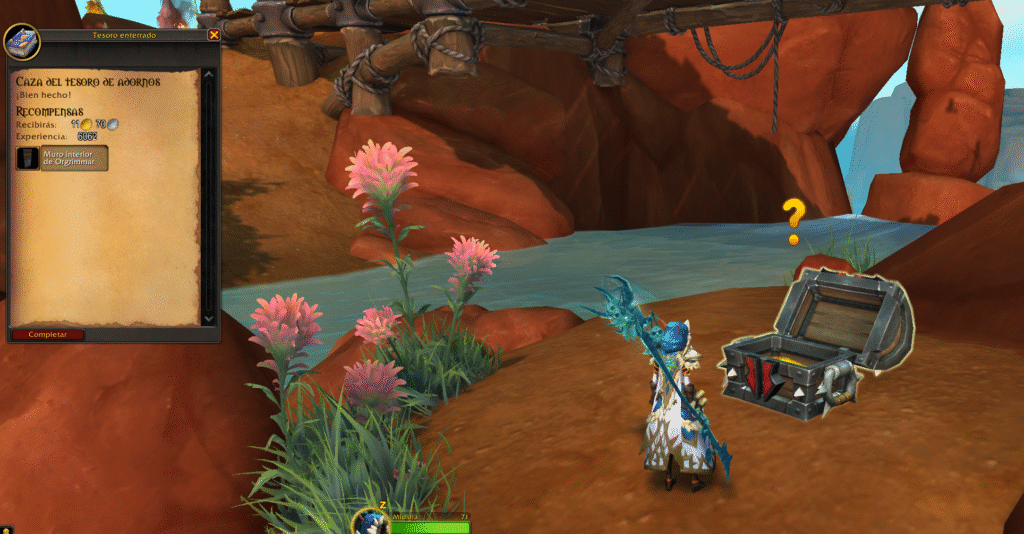
Task: Select the Muro interior de Orgrimmar reward
Action: (62, 157)
